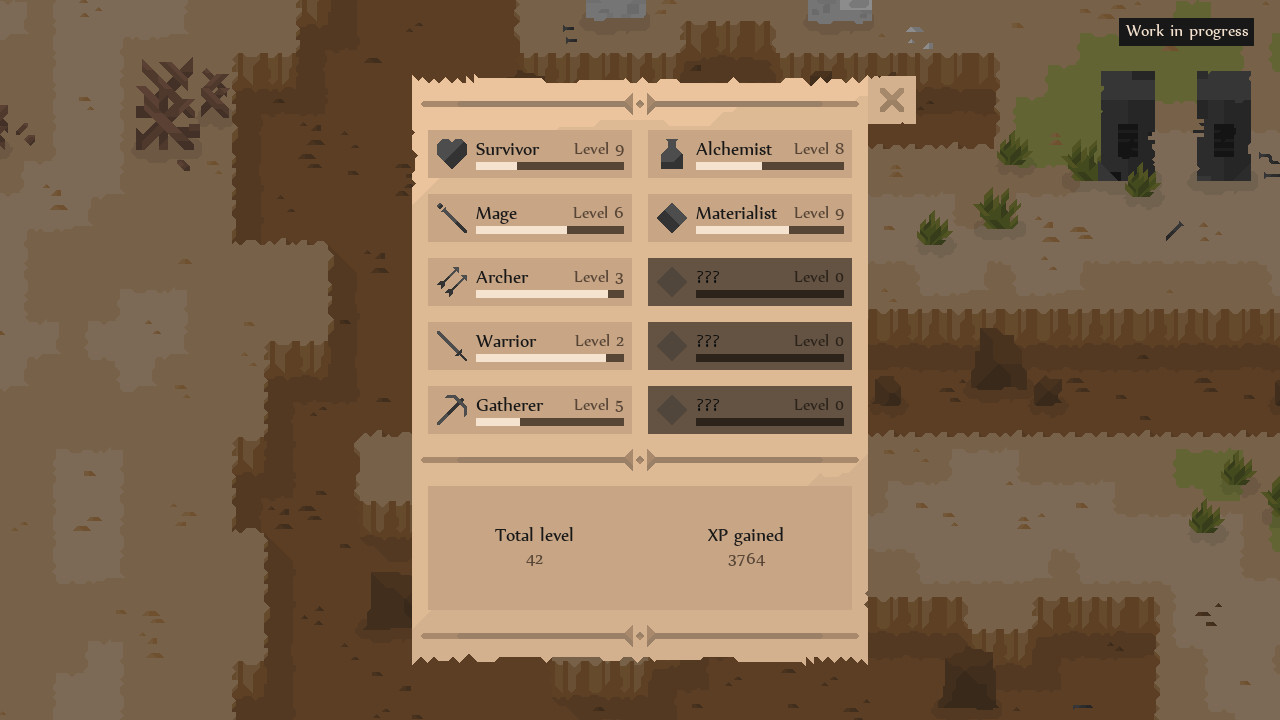This screenshot has width=1280, height=720.
Task: Open the Materialist skill entry
Action: pyautogui.click(x=749, y=218)
